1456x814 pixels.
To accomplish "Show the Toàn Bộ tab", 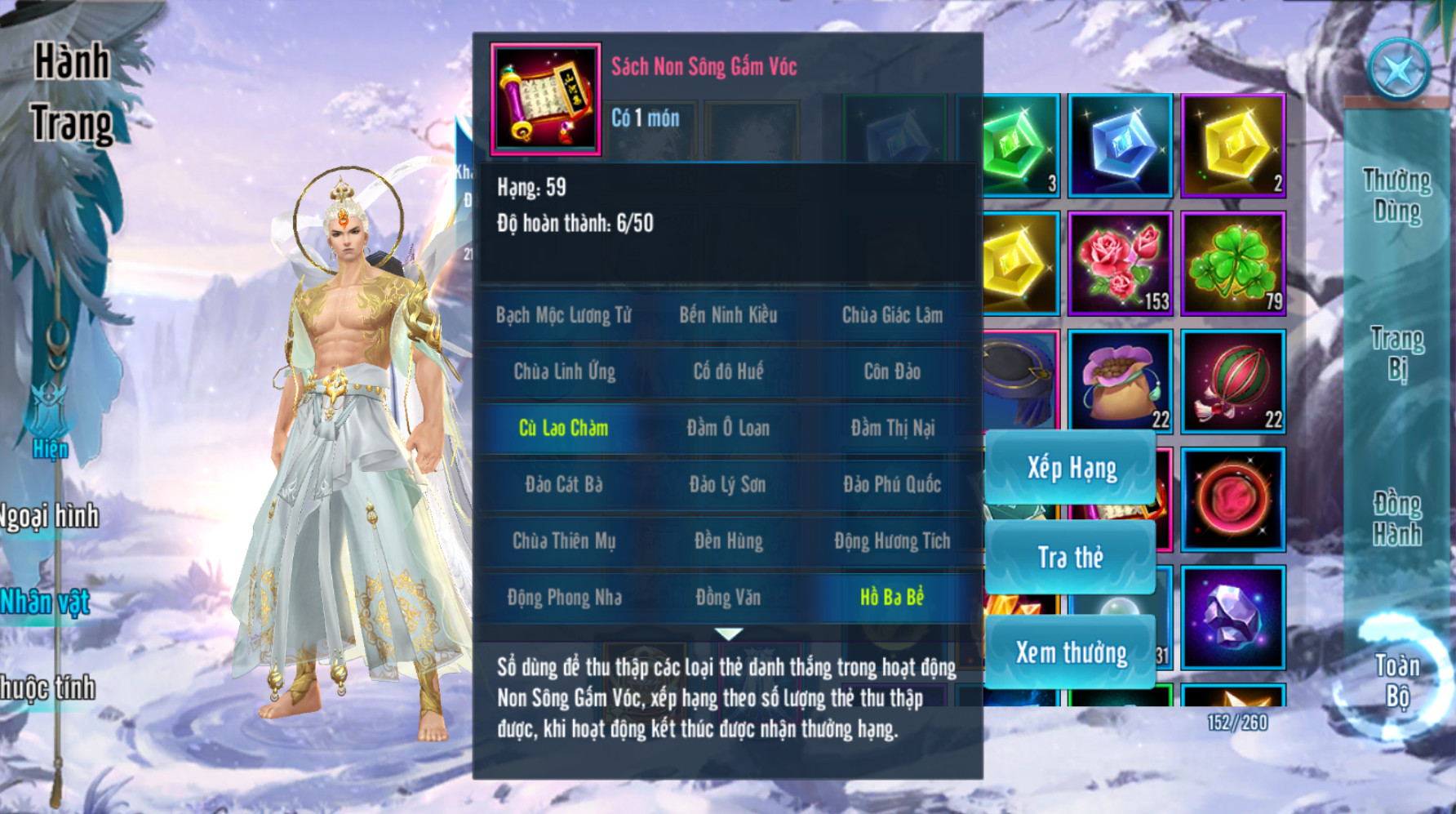I will pyautogui.click(x=1396, y=681).
